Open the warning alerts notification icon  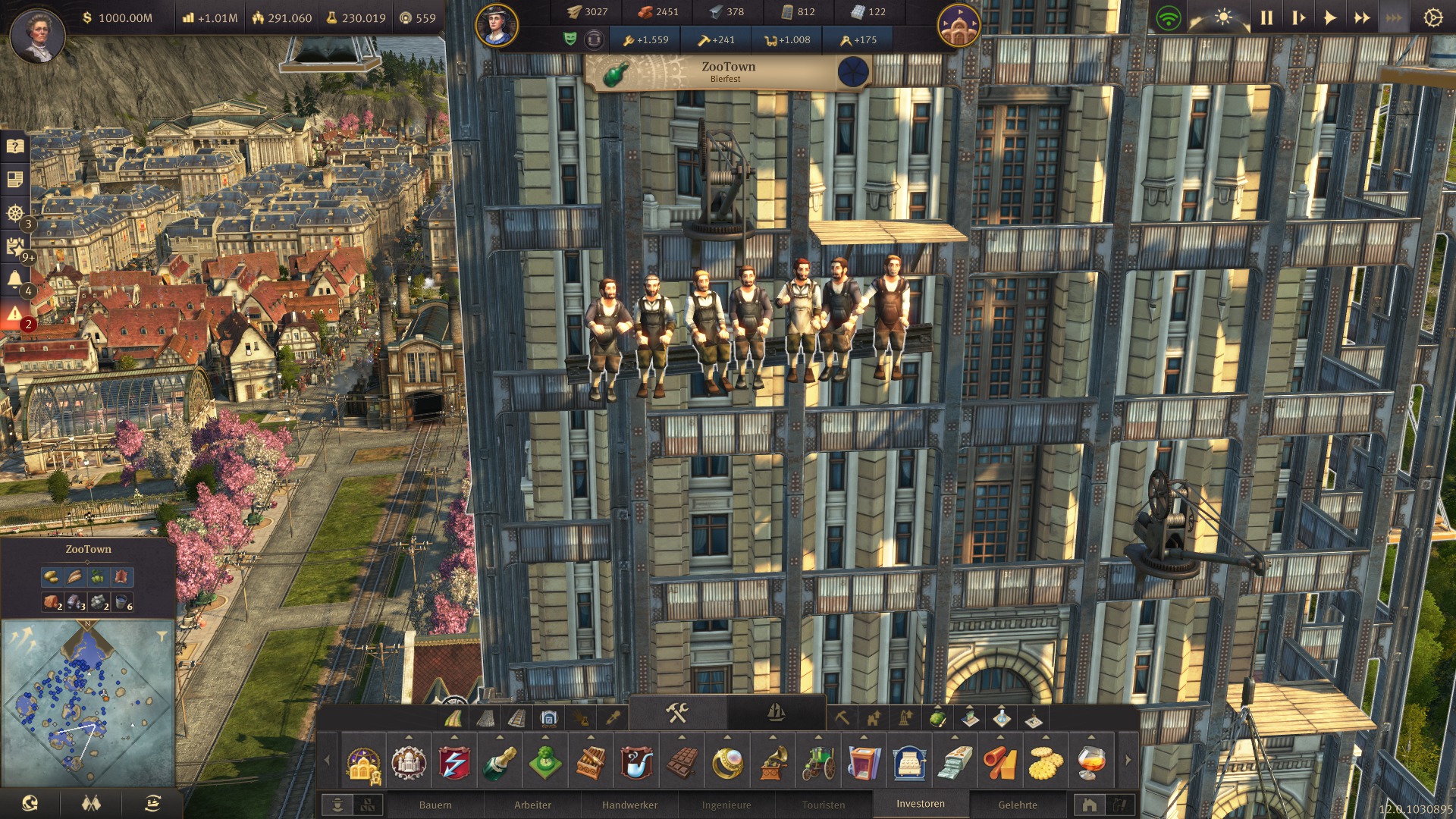(14, 313)
